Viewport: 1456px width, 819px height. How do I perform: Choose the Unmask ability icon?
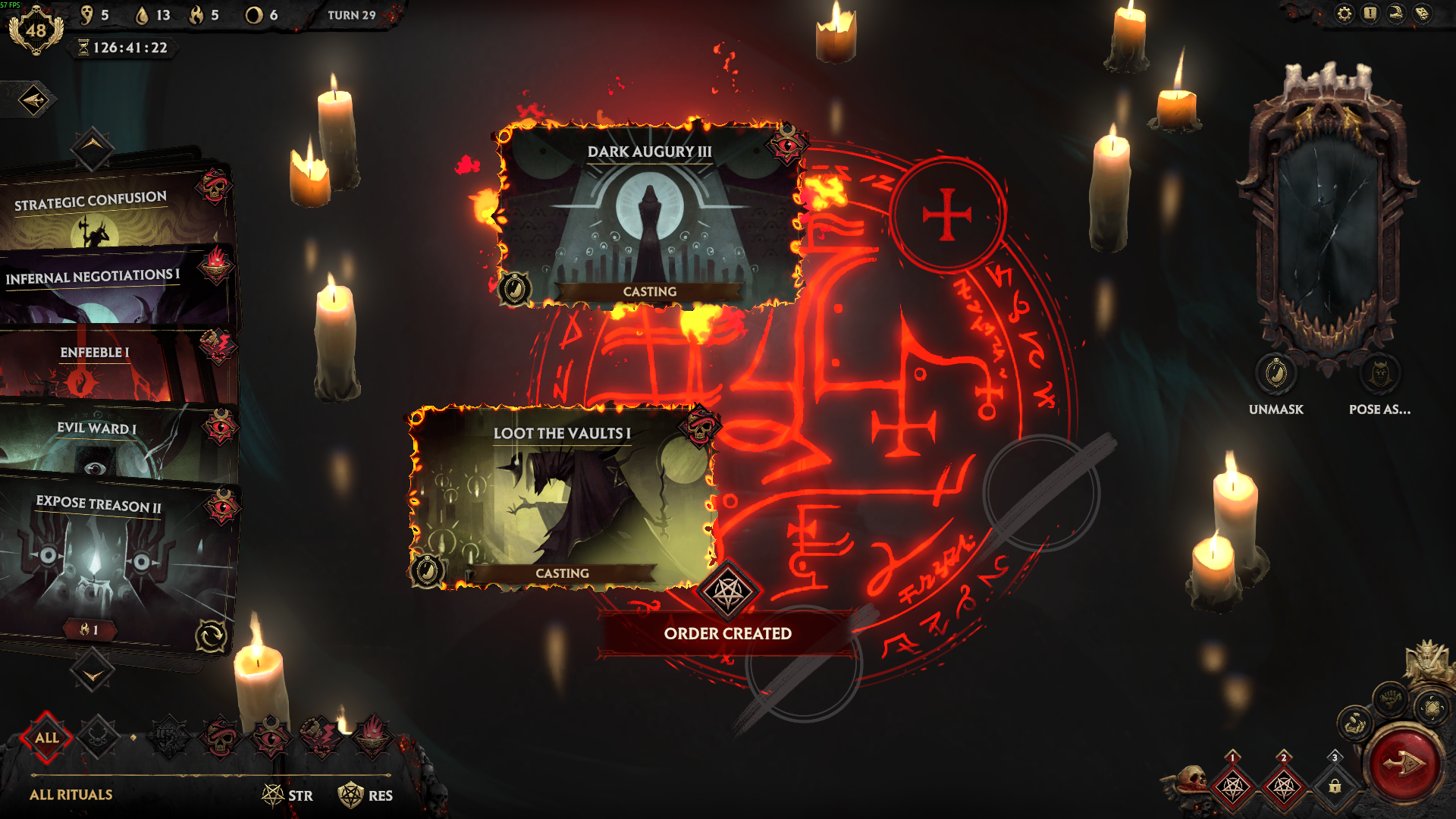(1276, 374)
